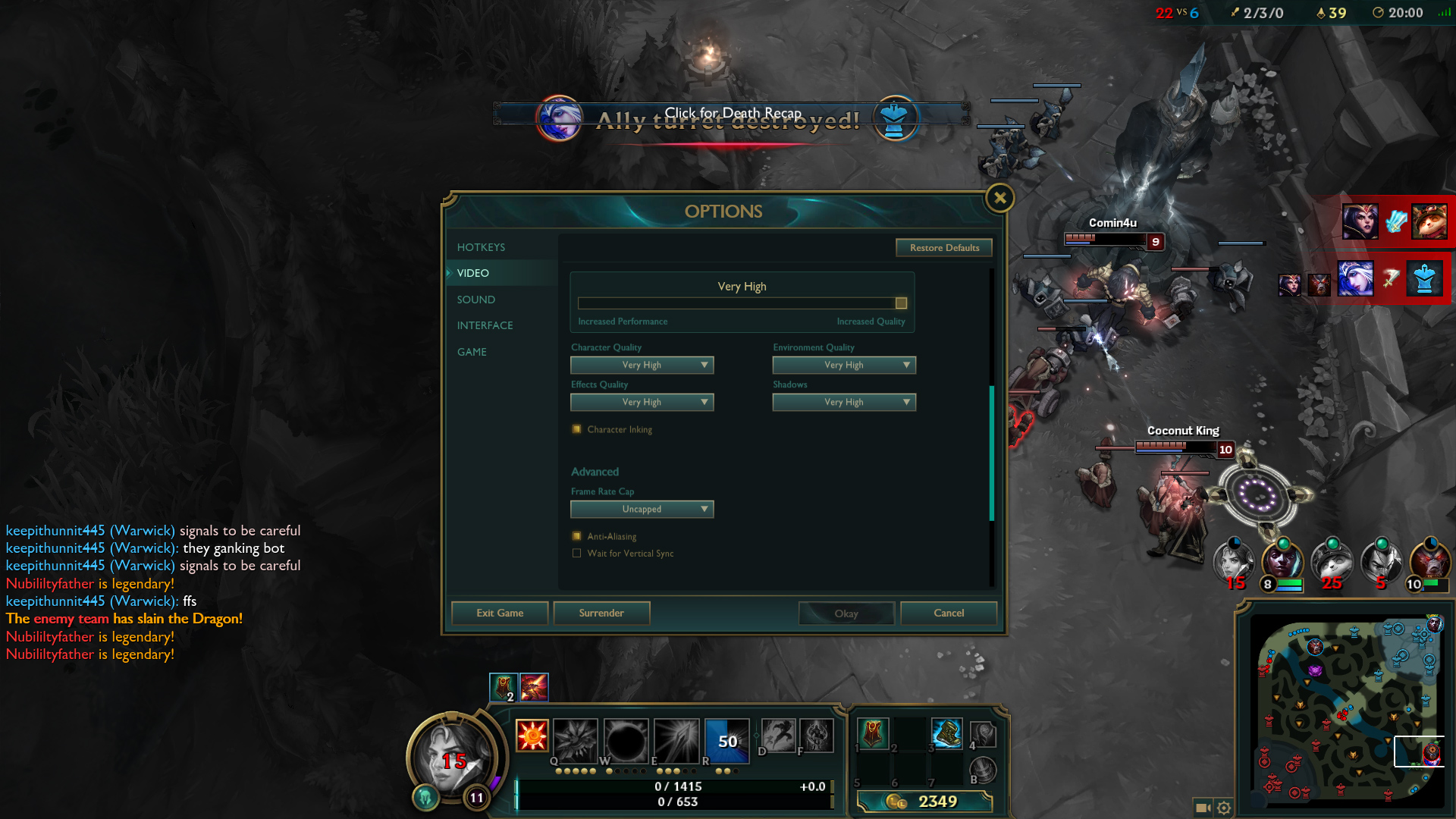The height and width of the screenshot is (819, 1456).
Task: Enable Wait for Vertical Sync
Action: [577, 554]
